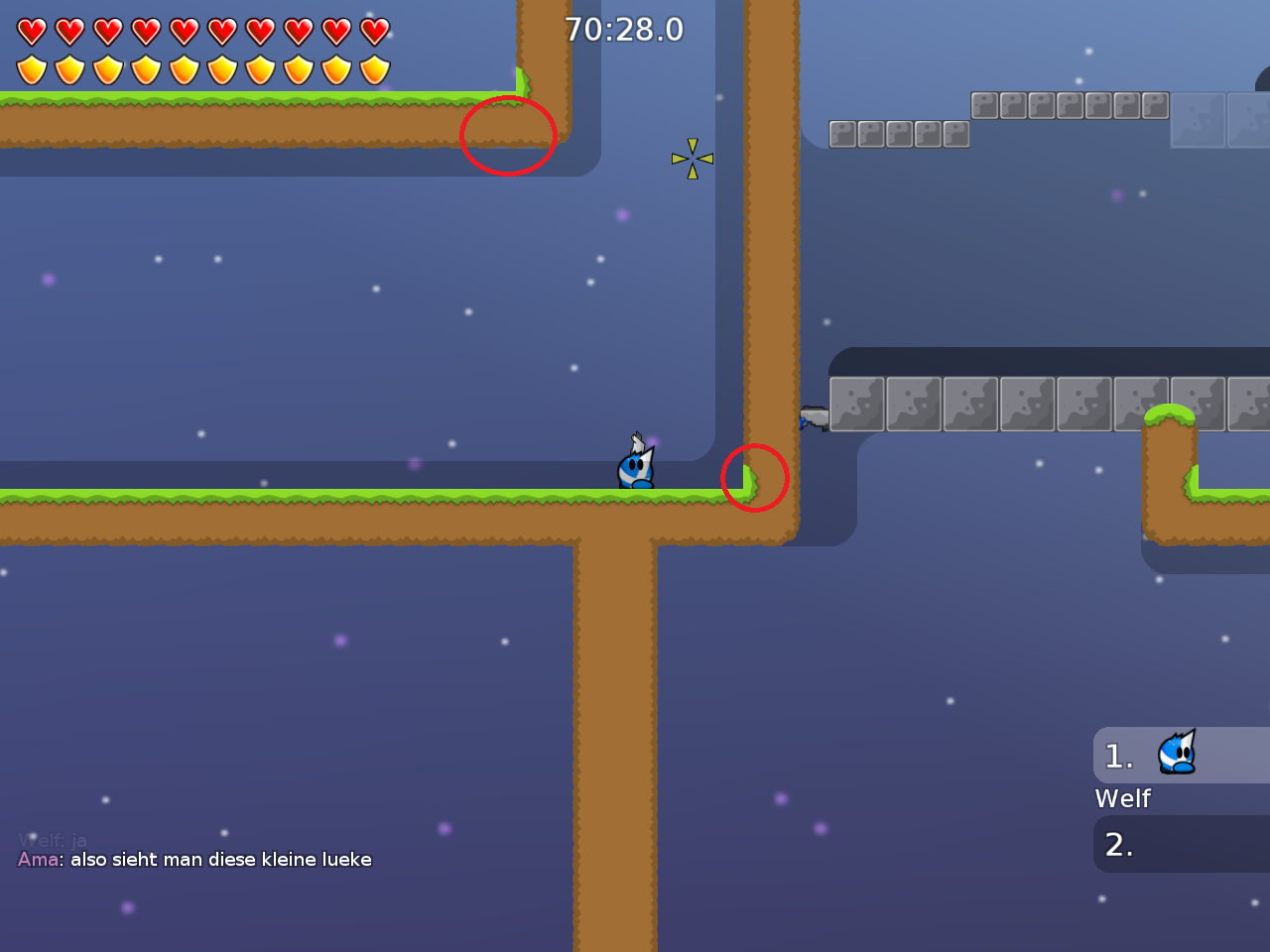Select the last heart in the health row
Viewport: 1270px width, 952px height.
(375, 31)
